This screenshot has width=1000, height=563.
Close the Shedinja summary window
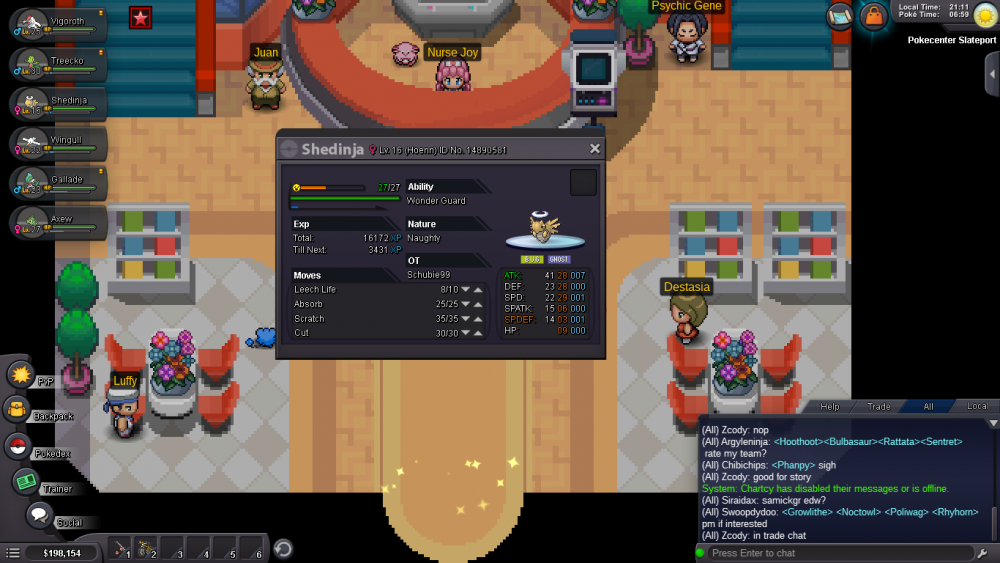(595, 149)
